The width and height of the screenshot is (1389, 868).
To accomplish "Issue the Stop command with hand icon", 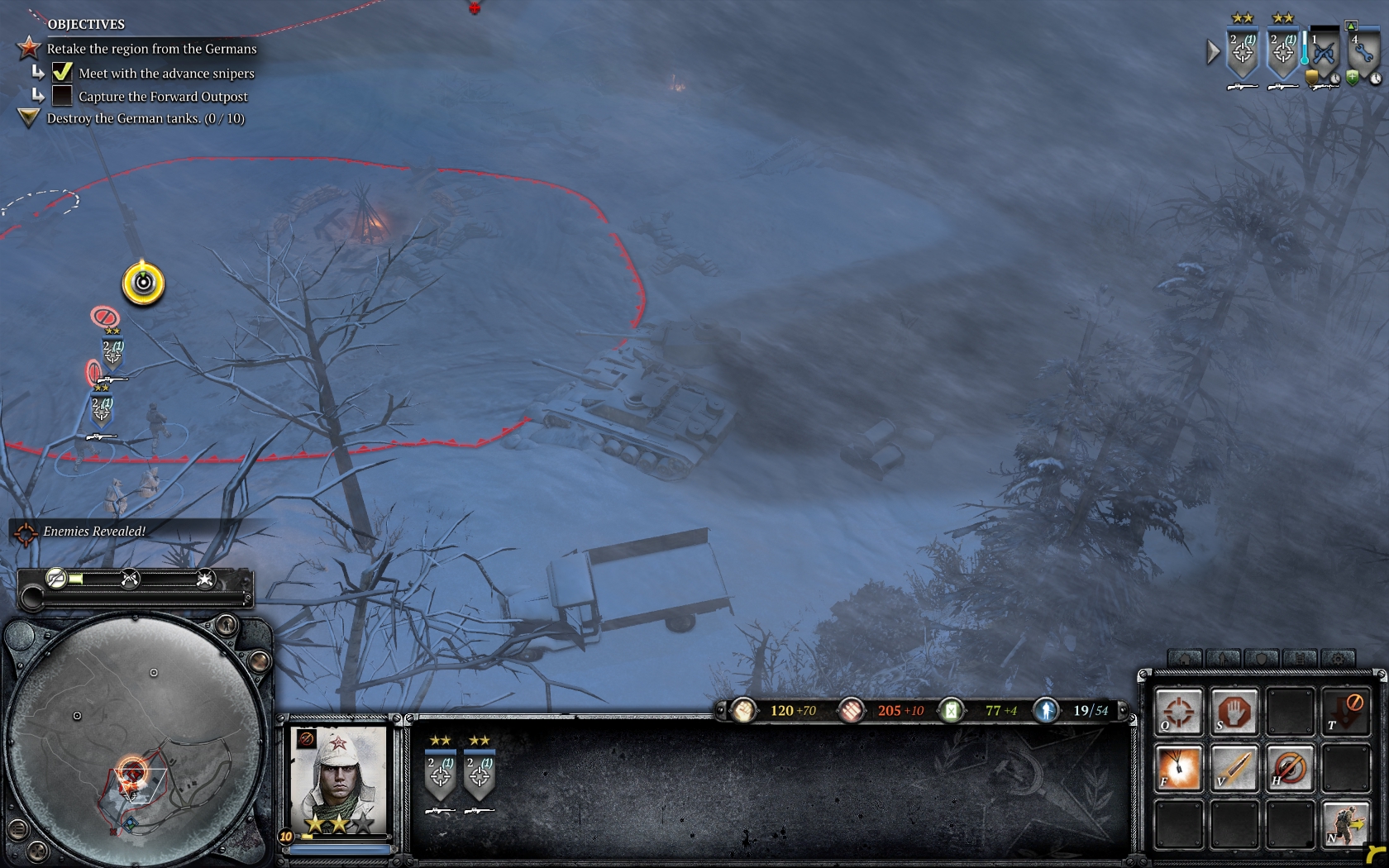I will tap(1234, 711).
